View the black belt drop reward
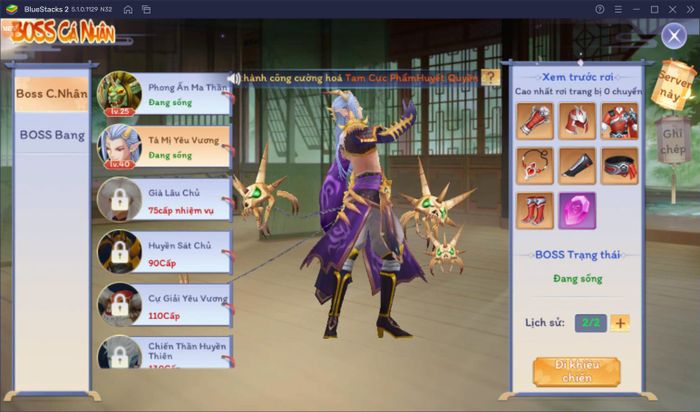The width and height of the screenshot is (700, 412). click(619, 166)
